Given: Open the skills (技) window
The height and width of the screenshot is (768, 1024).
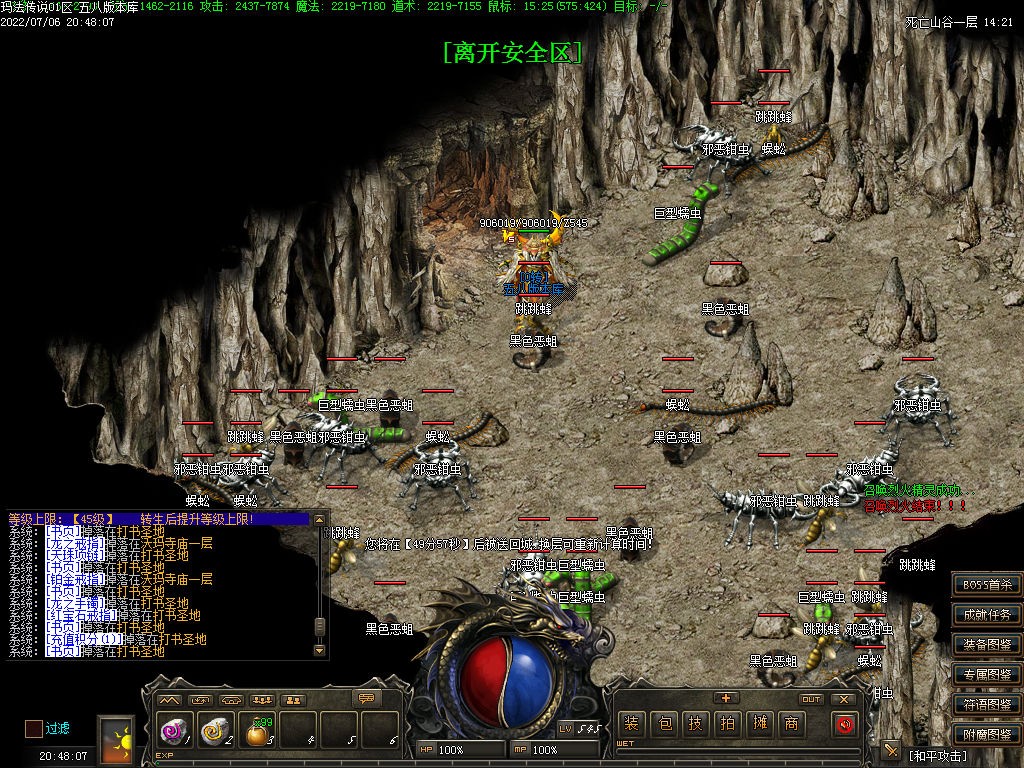Looking at the screenshot, I should click(696, 724).
